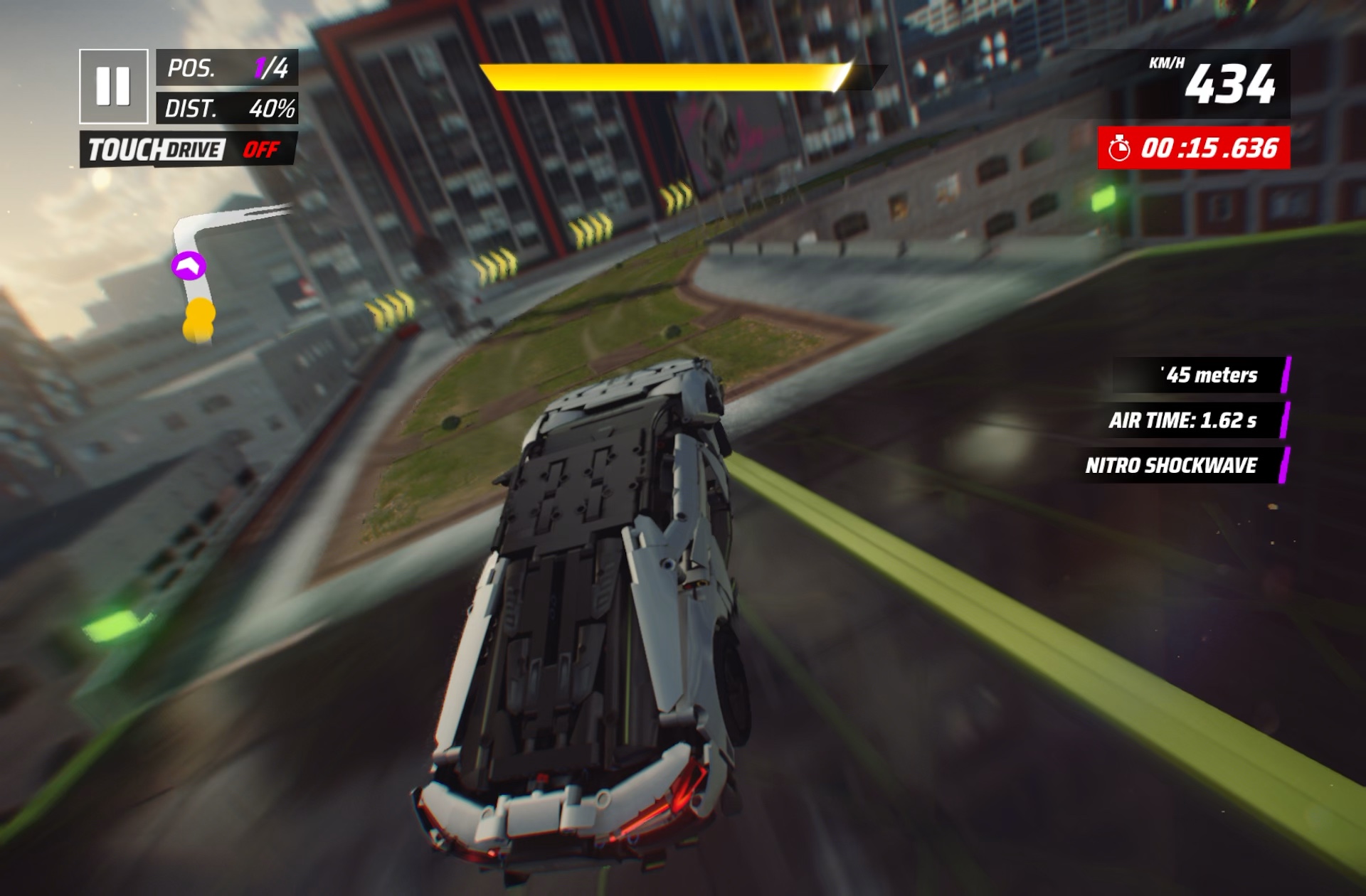Toggle the TouchDrive setting
1366x896 pixels.
(189, 150)
